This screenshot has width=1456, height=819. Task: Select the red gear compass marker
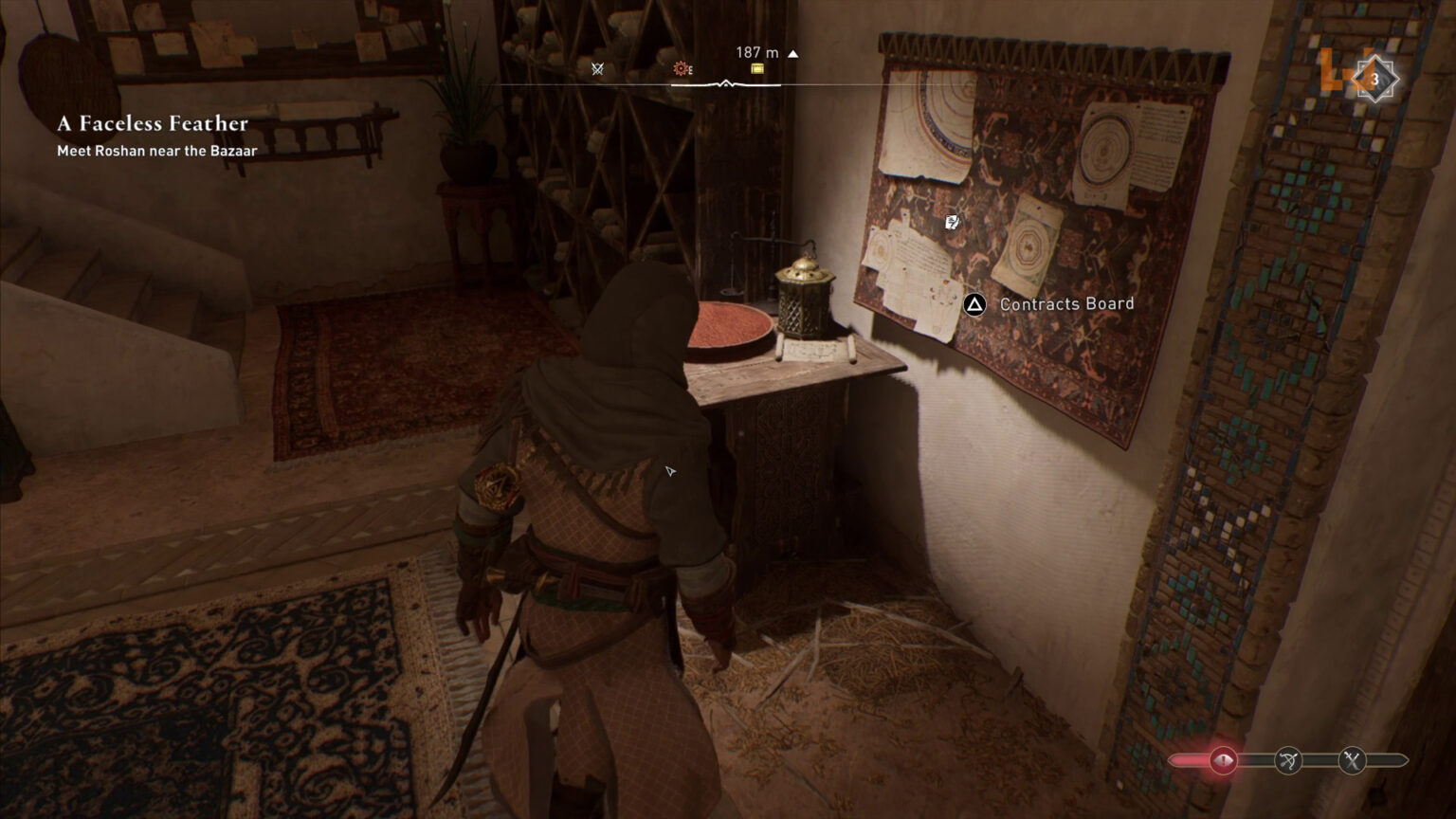(681, 68)
